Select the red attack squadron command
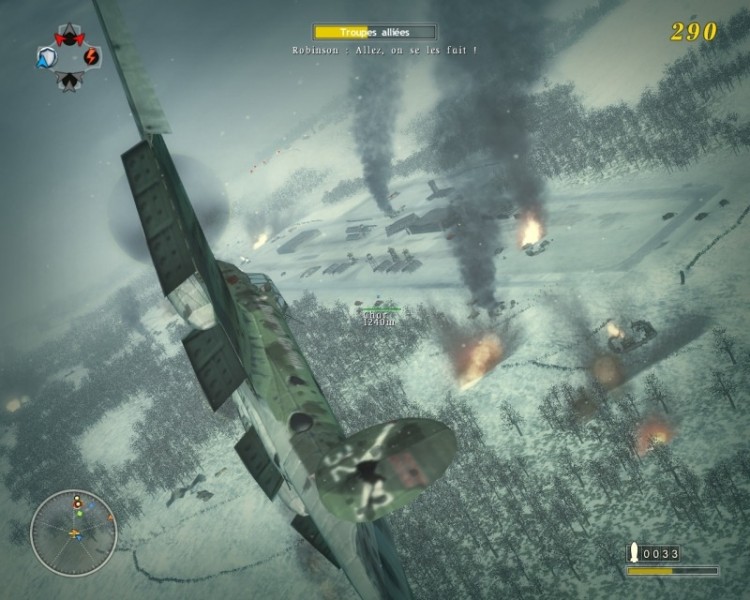This screenshot has height=600, width=750. pos(69,37)
